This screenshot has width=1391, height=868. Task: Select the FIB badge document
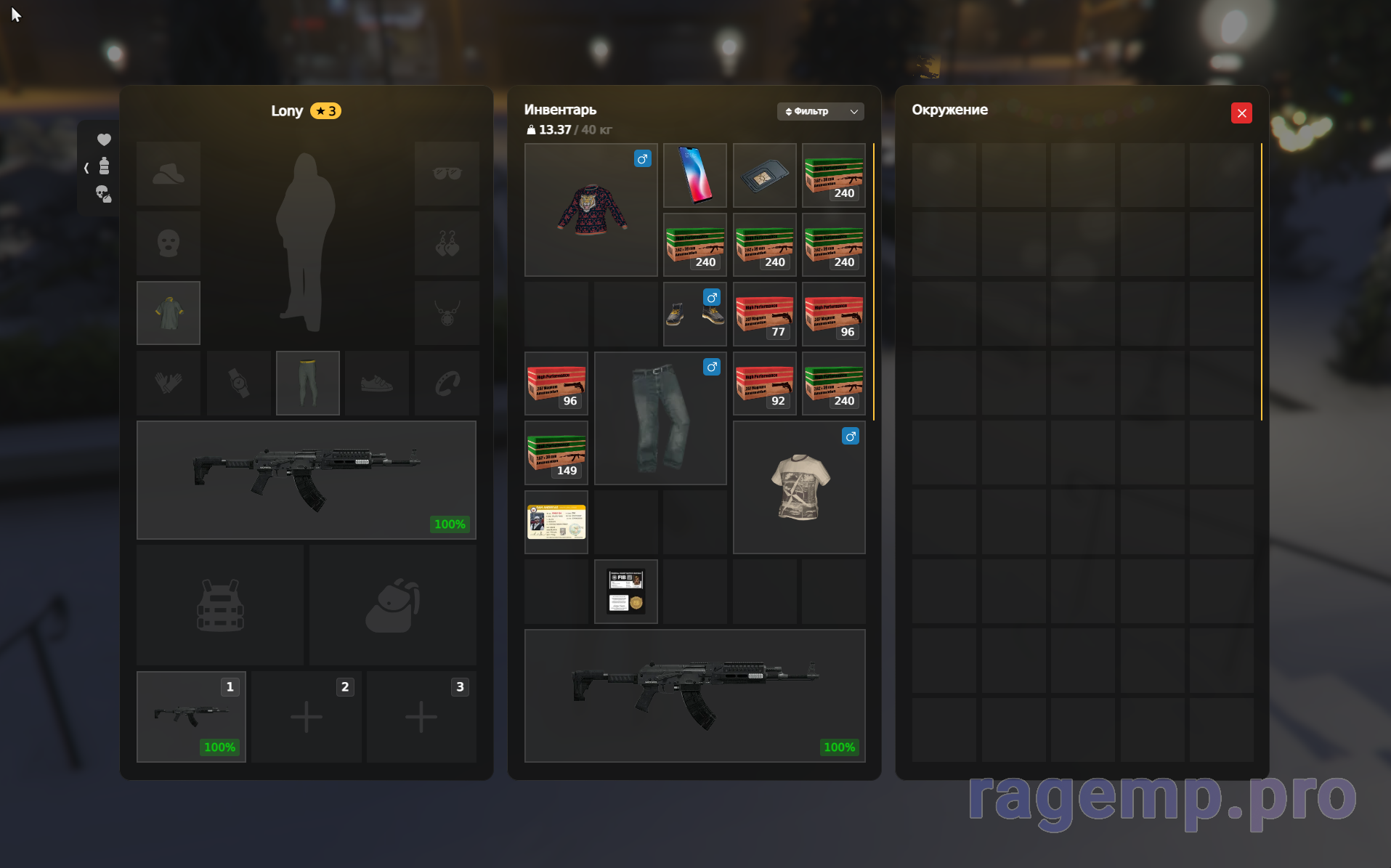(625, 591)
